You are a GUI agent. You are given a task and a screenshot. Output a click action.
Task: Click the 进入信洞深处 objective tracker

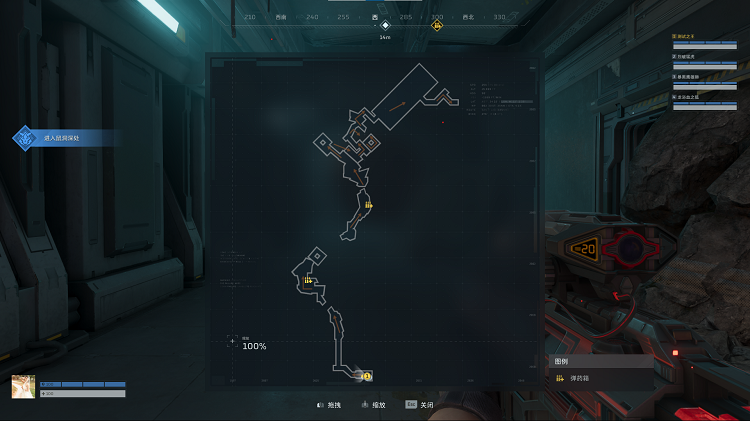(x=62, y=138)
